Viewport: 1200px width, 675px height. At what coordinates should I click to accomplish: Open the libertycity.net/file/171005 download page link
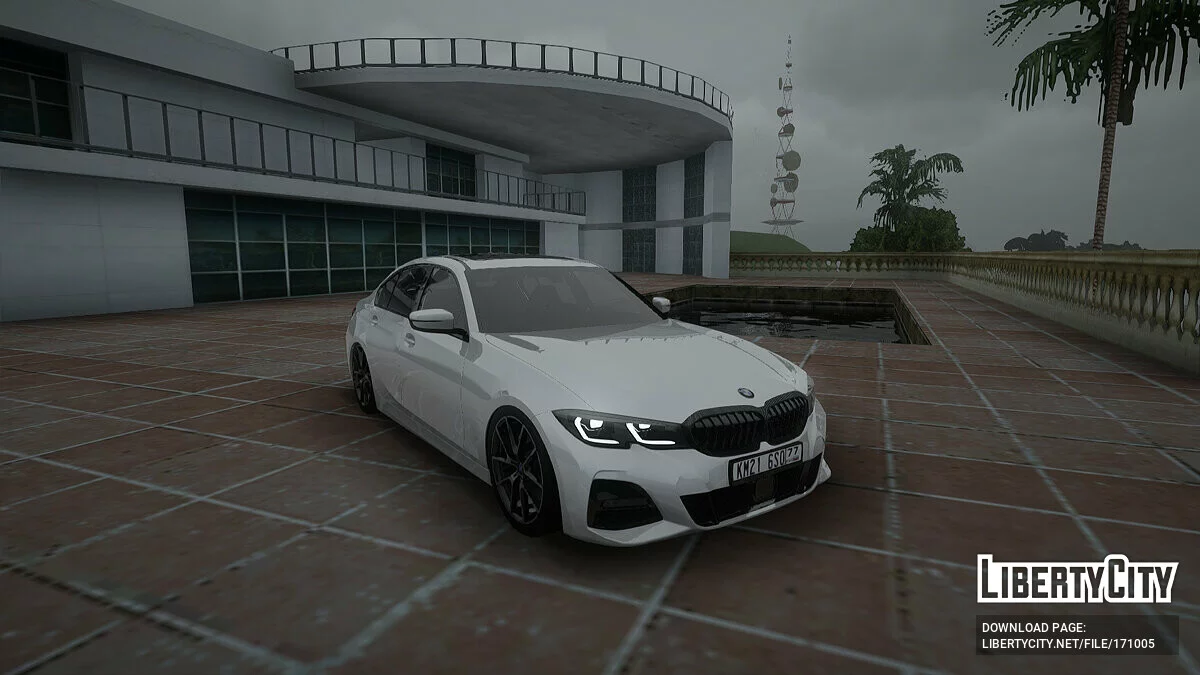click(x=1067, y=643)
